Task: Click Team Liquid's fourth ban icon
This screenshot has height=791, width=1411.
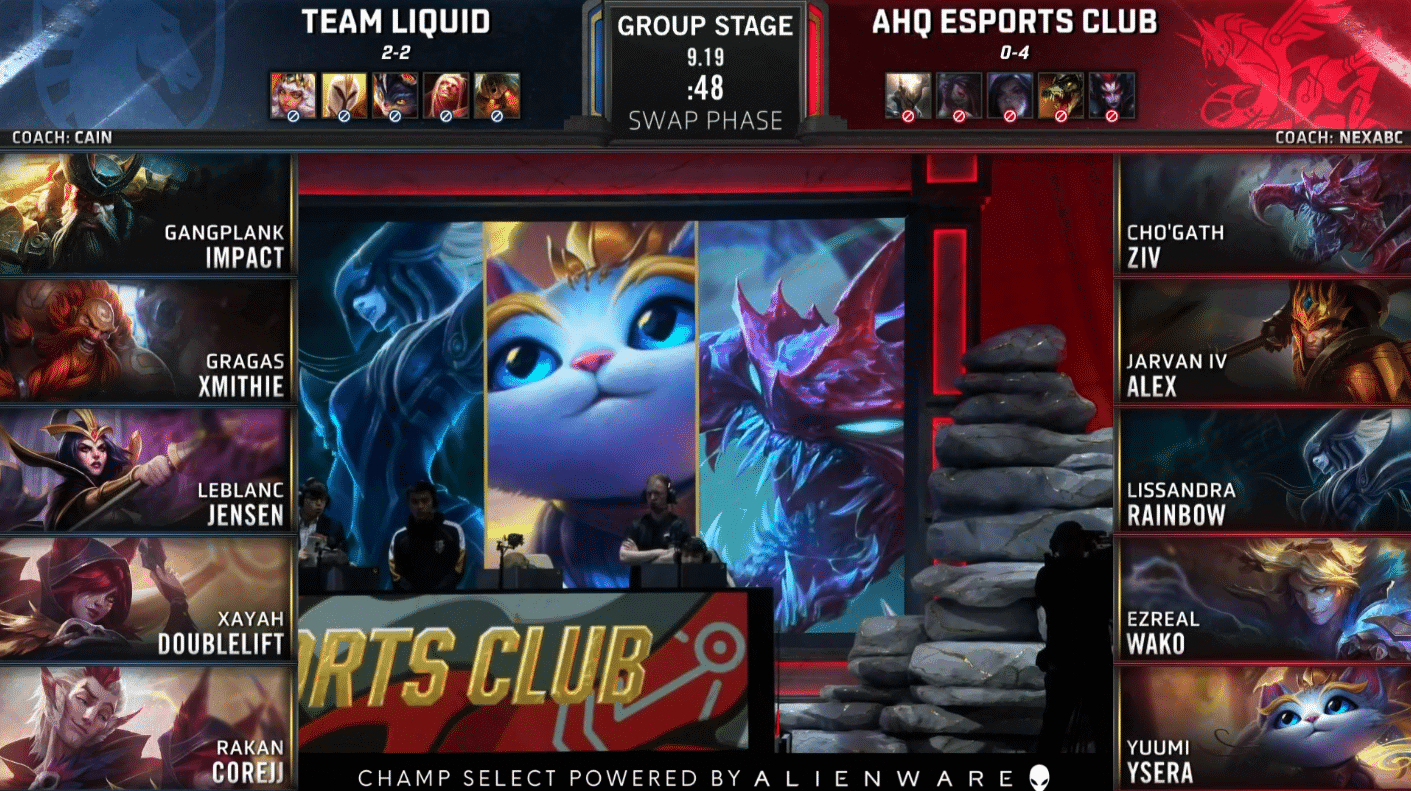Action: tap(445, 92)
